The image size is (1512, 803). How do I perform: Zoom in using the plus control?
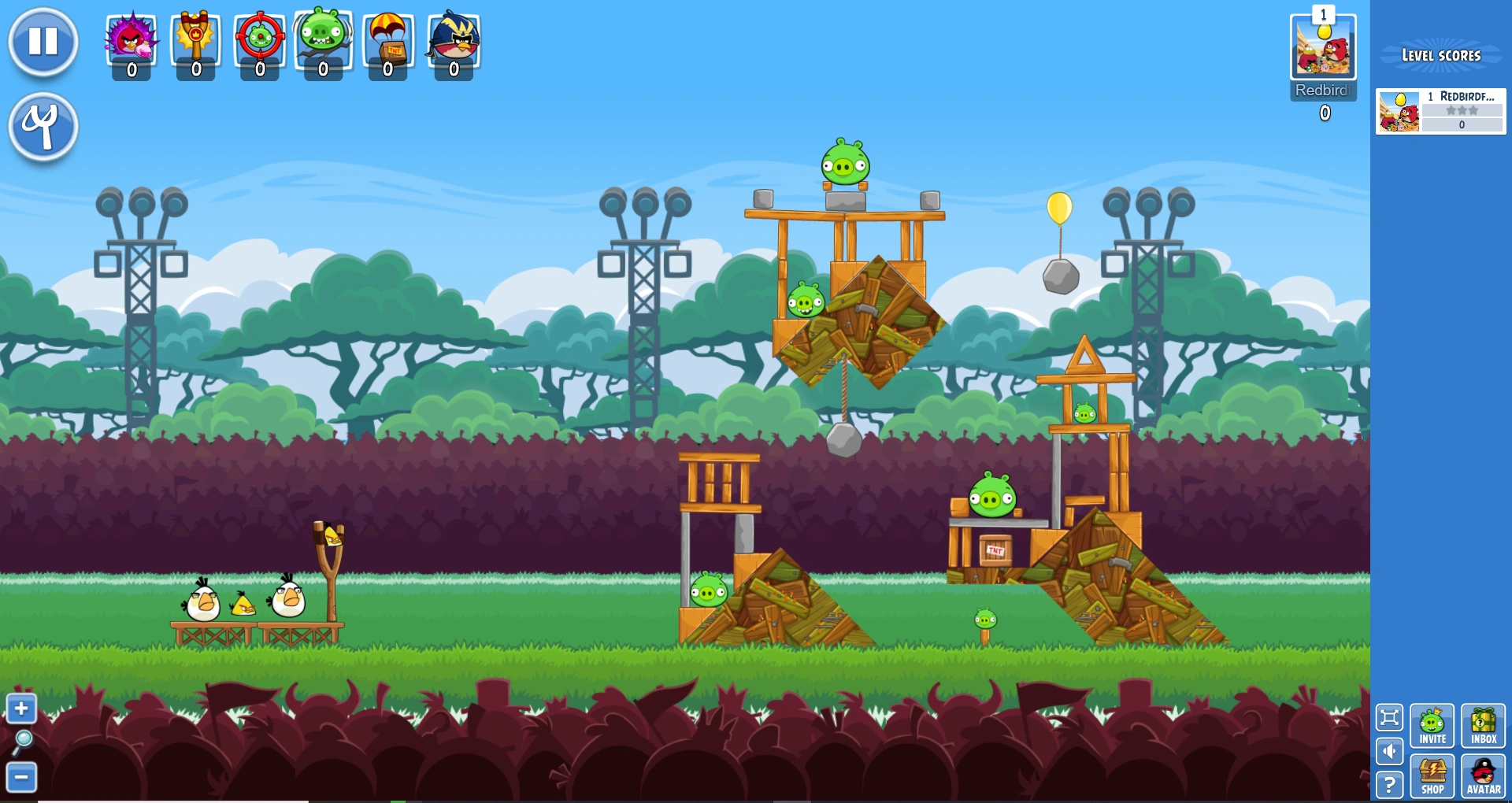(21, 709)
